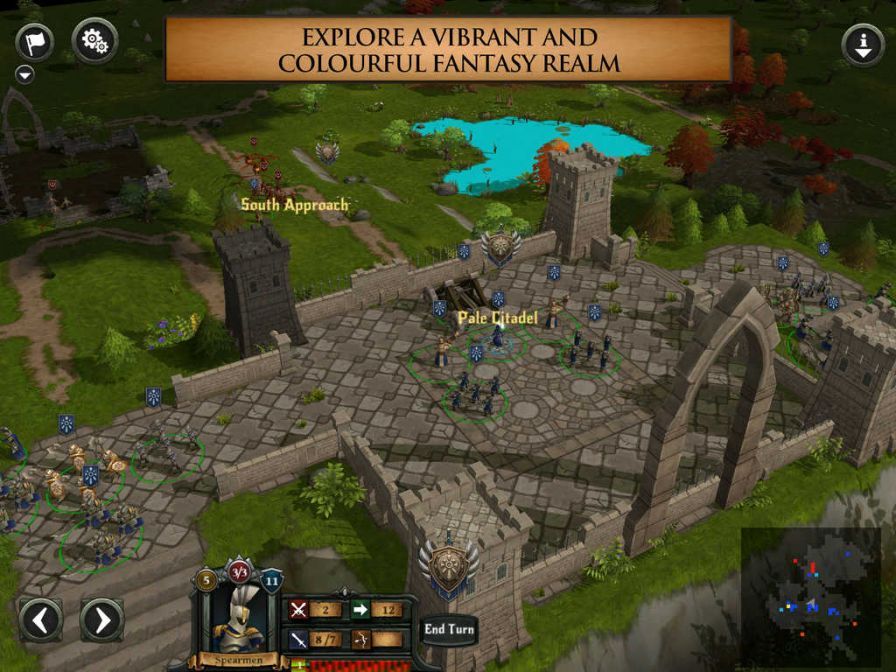Viewport: 896px width, 672px height.
Task: Select the green arrow movement icon
Action: click(x=360, y=609)
